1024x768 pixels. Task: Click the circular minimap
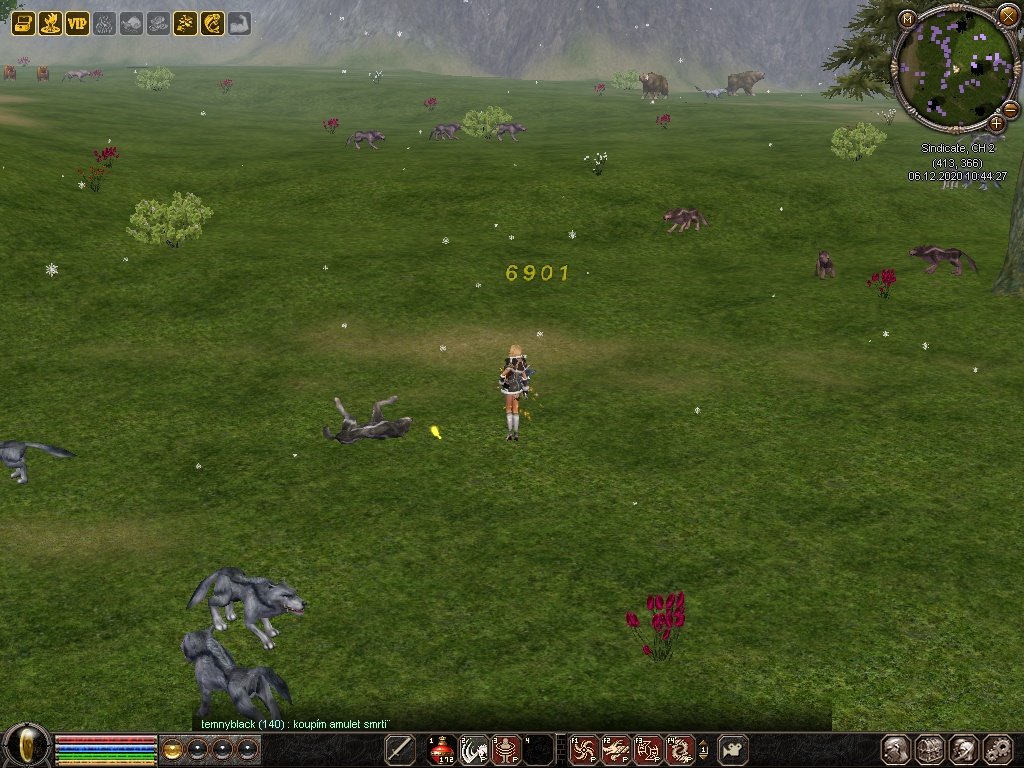[954, 68]
